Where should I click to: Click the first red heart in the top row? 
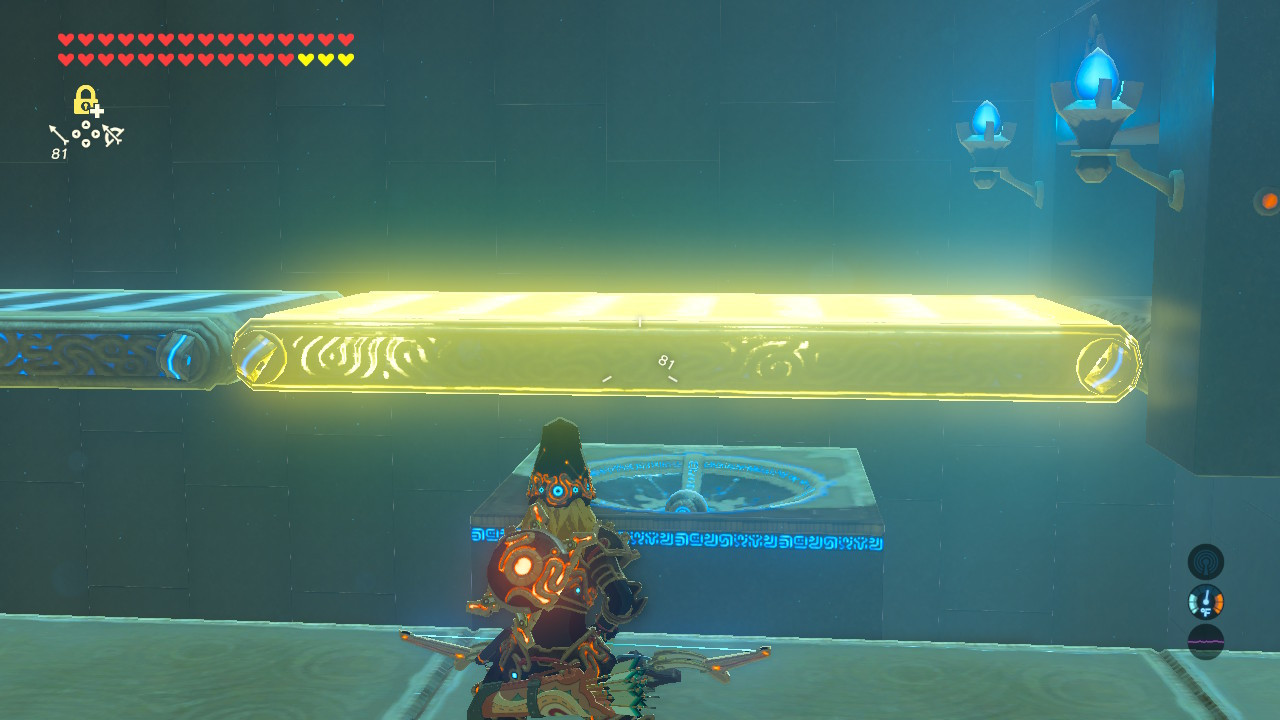65,39
